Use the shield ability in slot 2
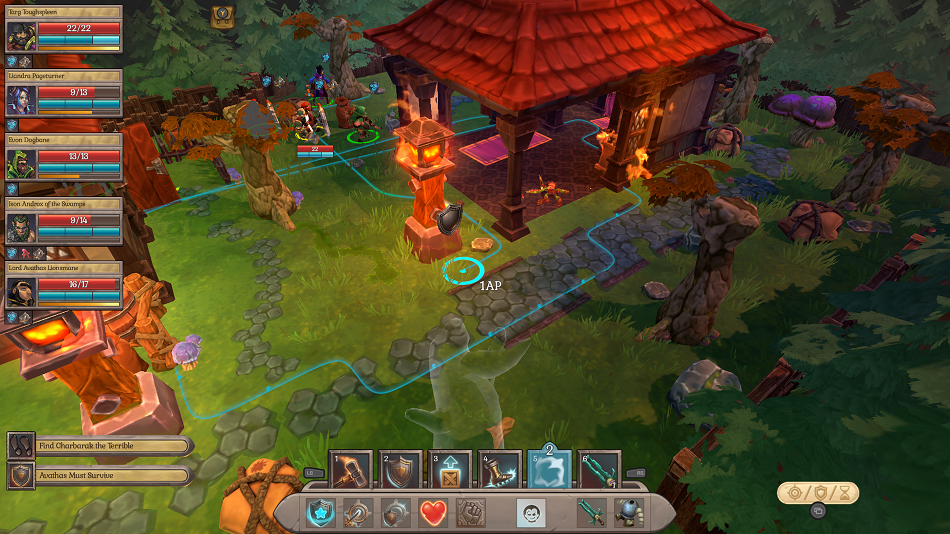The width and height of the screenshot is (950, 534). click(399, 470)
